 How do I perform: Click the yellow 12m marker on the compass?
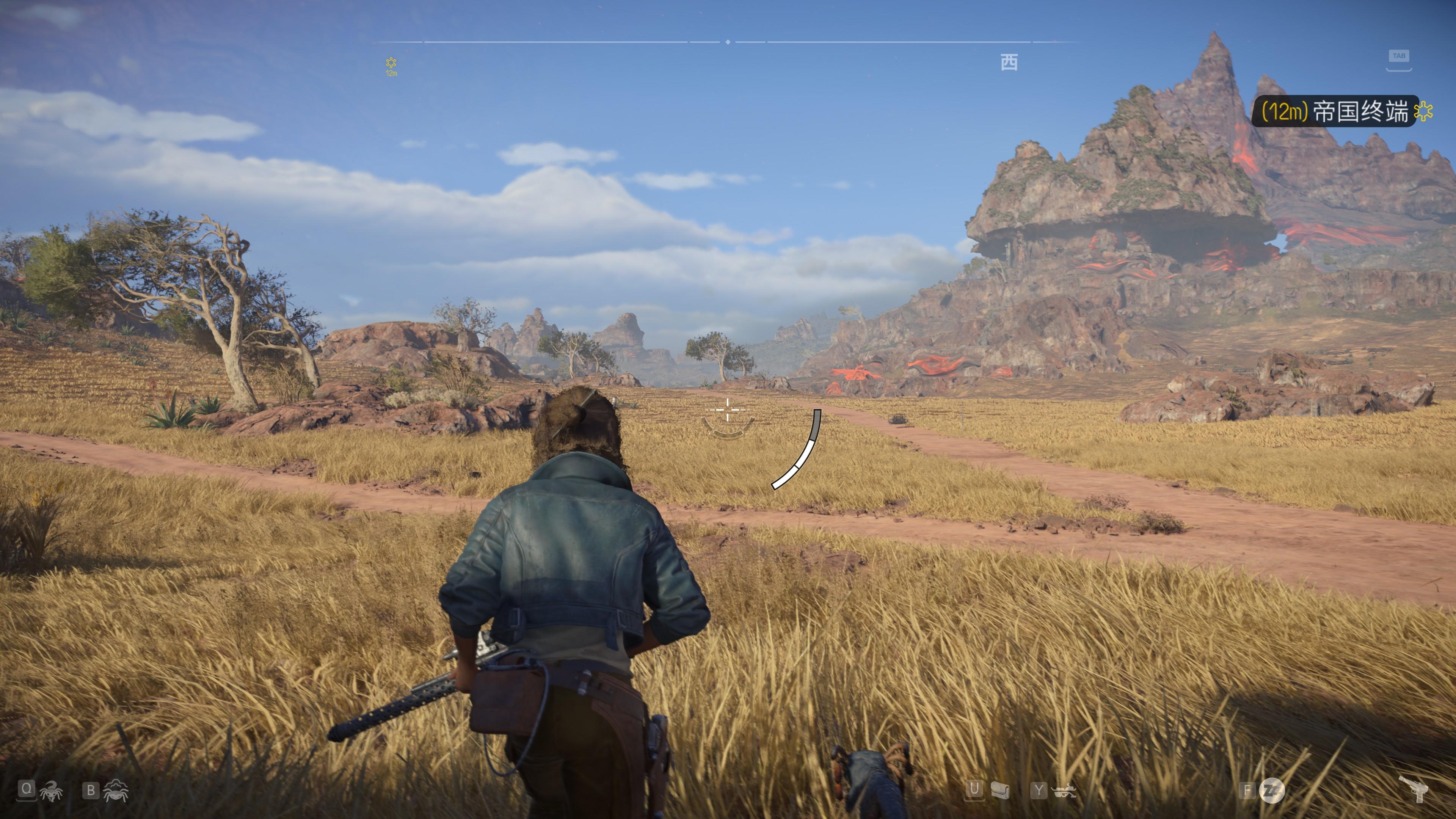391,66
